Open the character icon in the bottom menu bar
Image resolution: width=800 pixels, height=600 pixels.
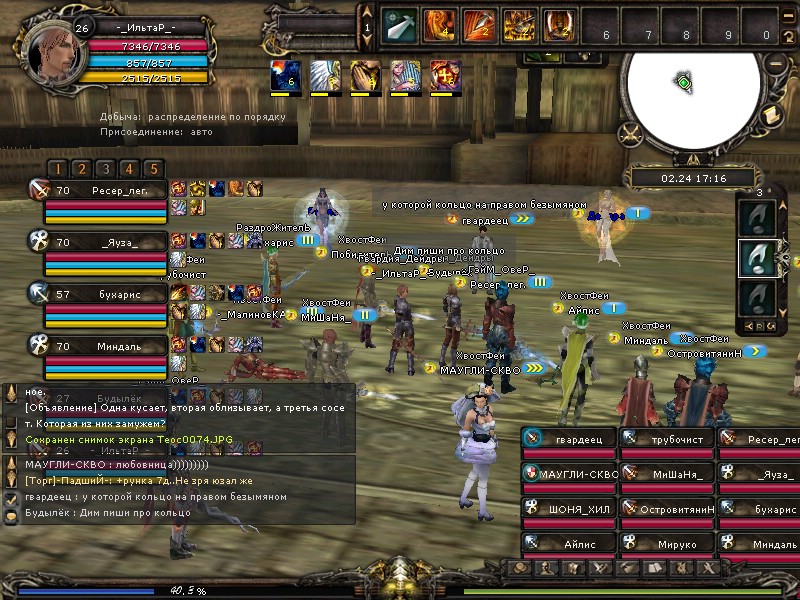[547, 568]
